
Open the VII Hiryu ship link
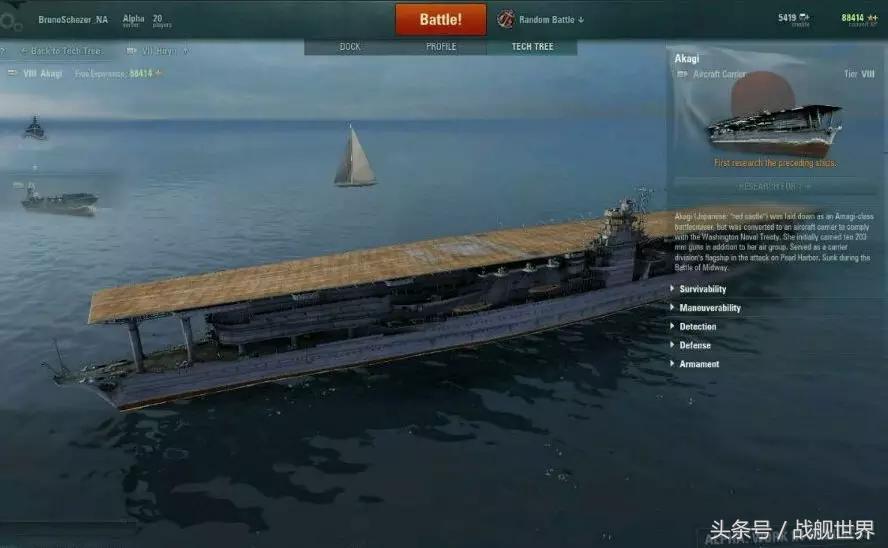point(160,51)
